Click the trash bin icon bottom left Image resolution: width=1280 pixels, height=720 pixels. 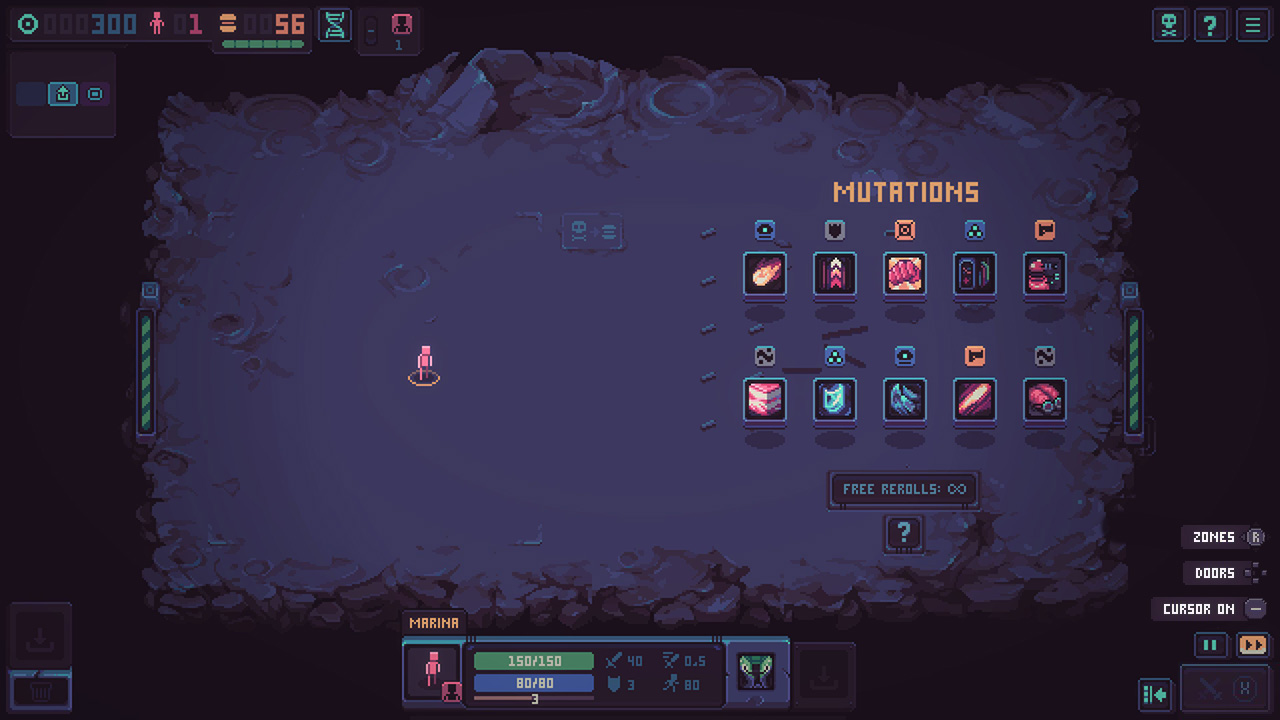pyautogui.click(x=40, y=690)
